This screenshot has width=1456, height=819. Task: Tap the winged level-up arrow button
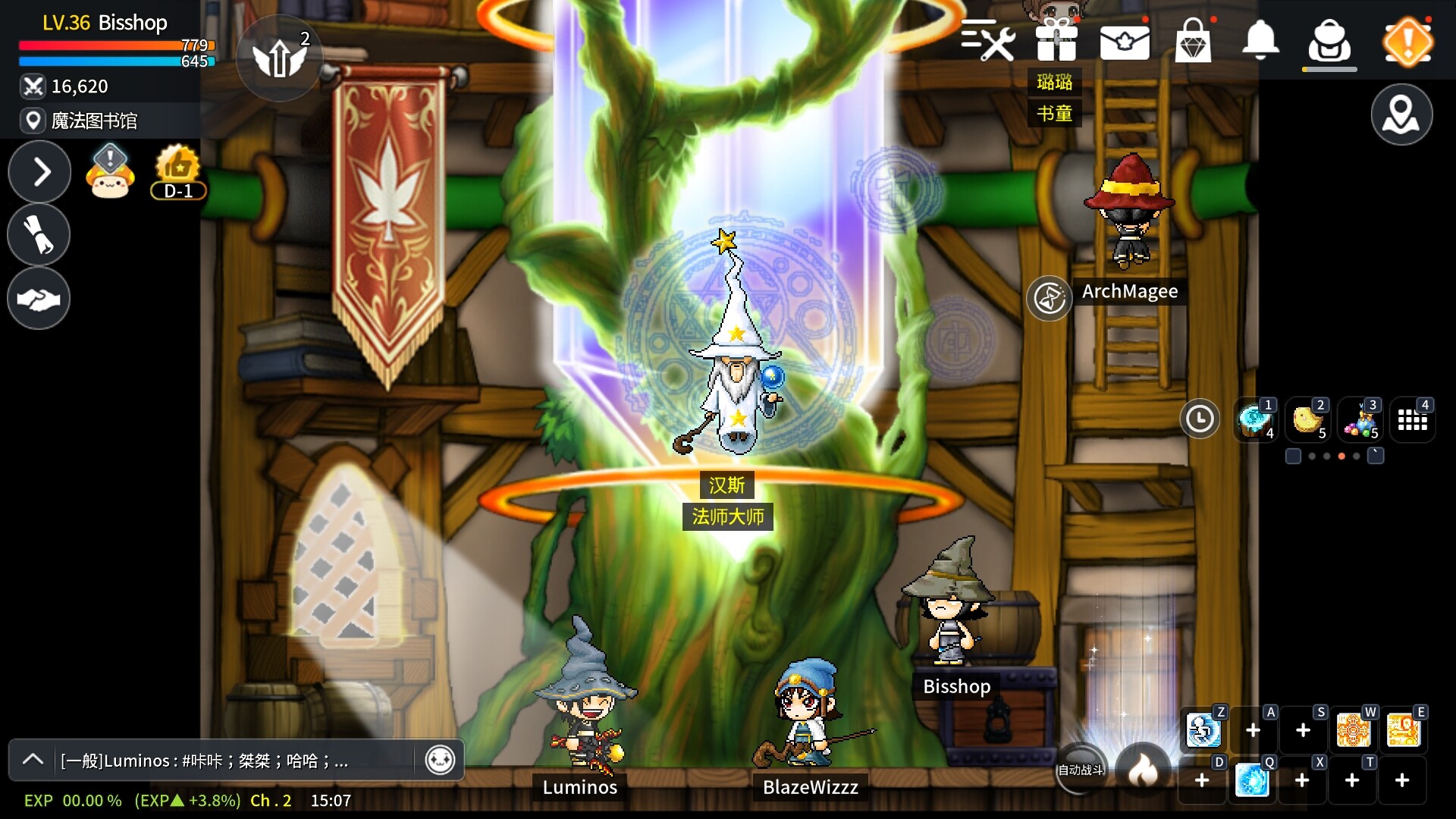click(279, 58)
